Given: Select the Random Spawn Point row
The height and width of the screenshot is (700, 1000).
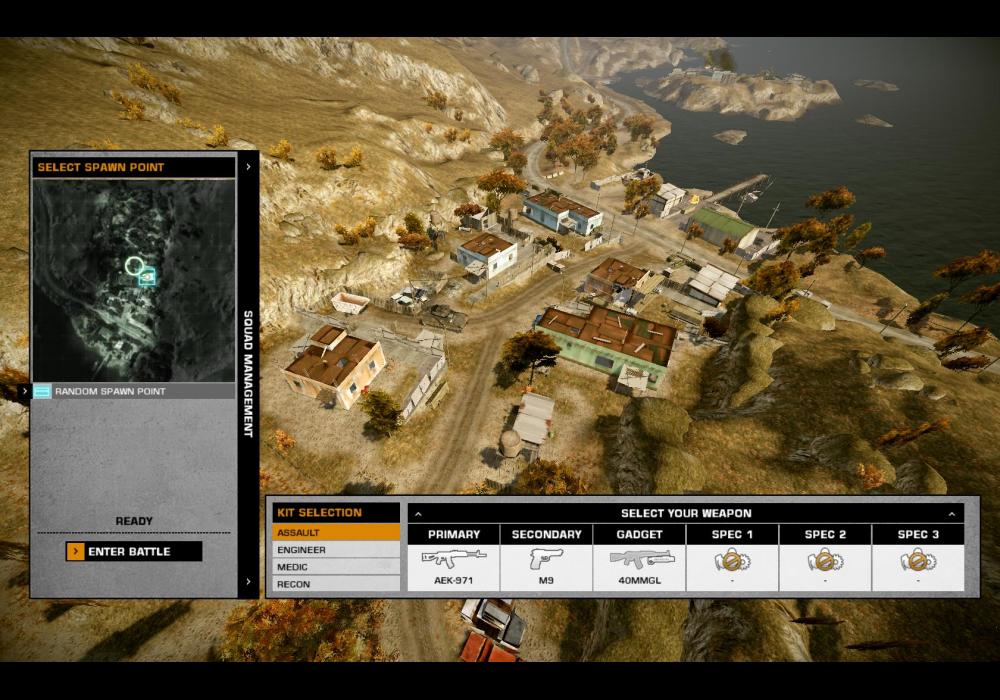Looking at the screenshot, I should tap(134, 391).
